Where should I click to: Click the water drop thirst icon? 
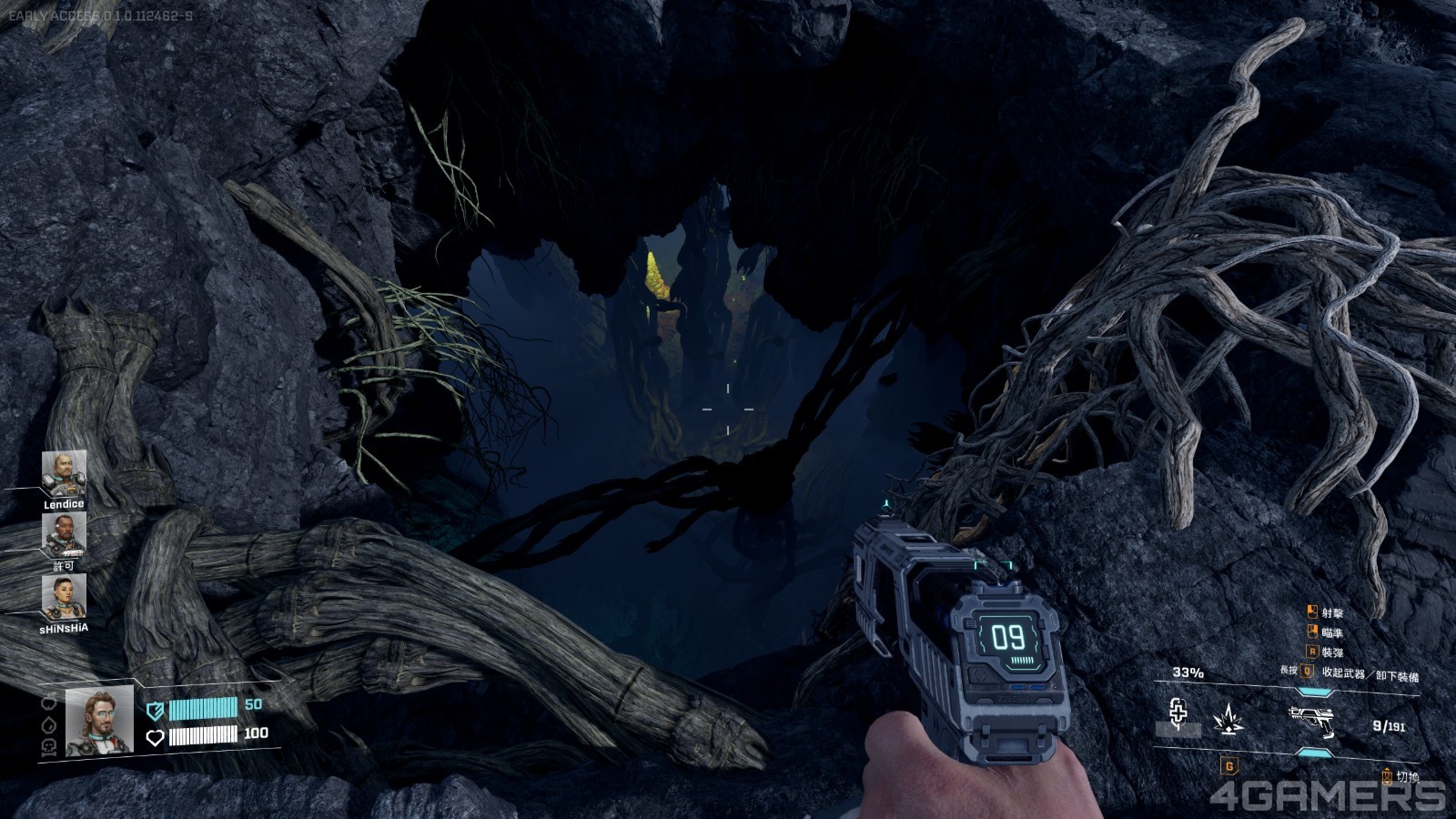[x=48, y=724]
